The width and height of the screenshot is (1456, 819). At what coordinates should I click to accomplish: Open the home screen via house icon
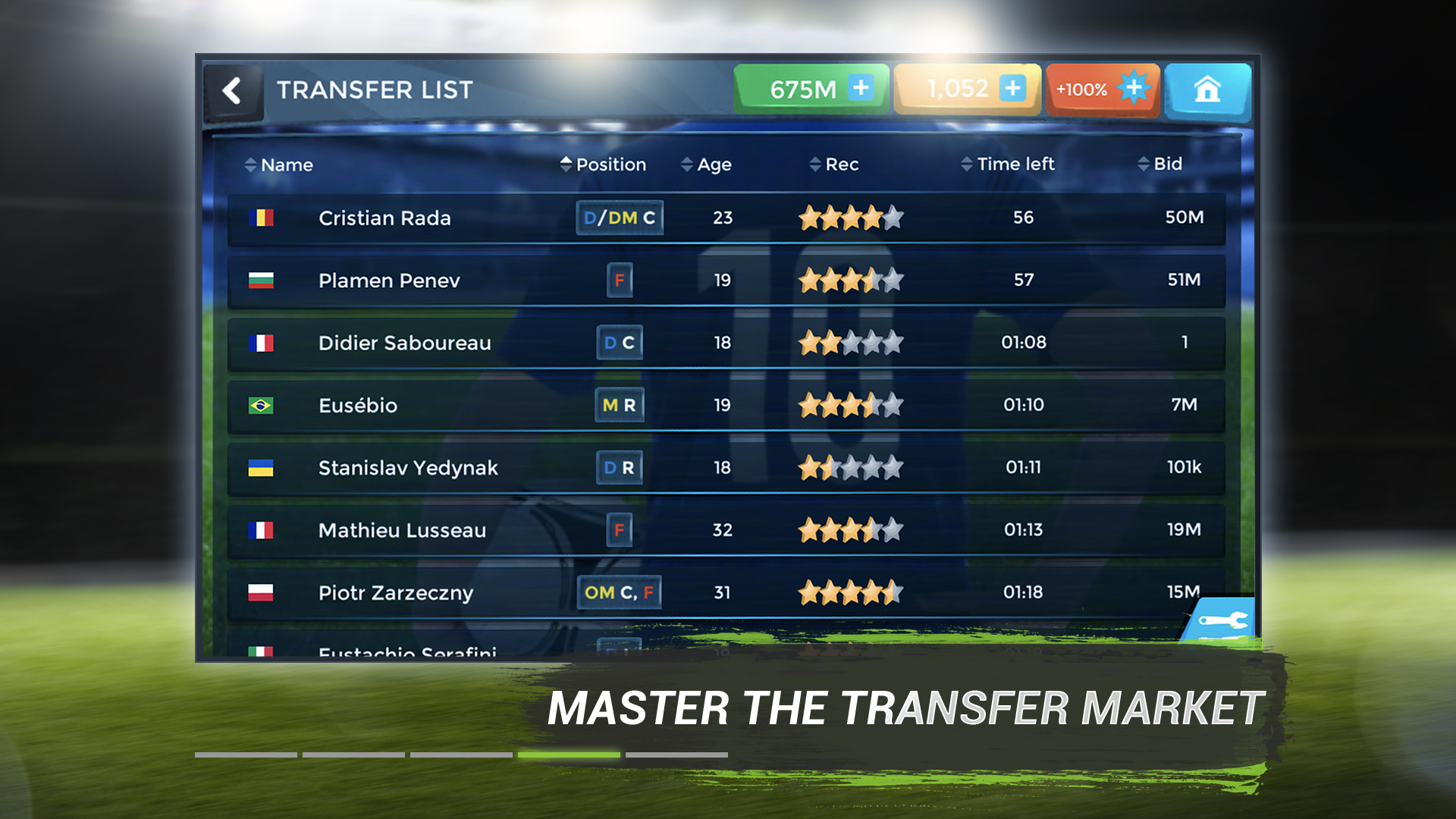click(x=1208, y=89)
